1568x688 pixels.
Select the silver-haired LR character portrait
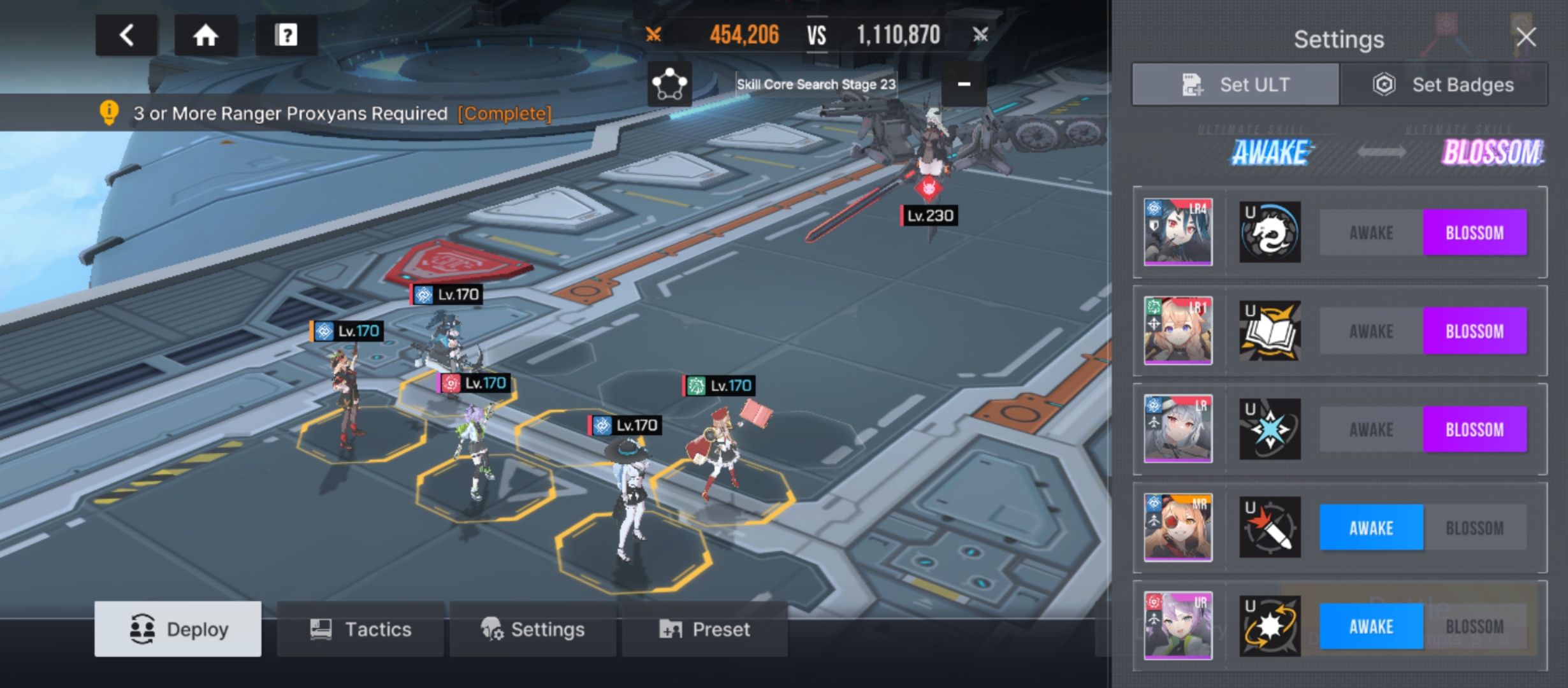[x=1178, y=429]
